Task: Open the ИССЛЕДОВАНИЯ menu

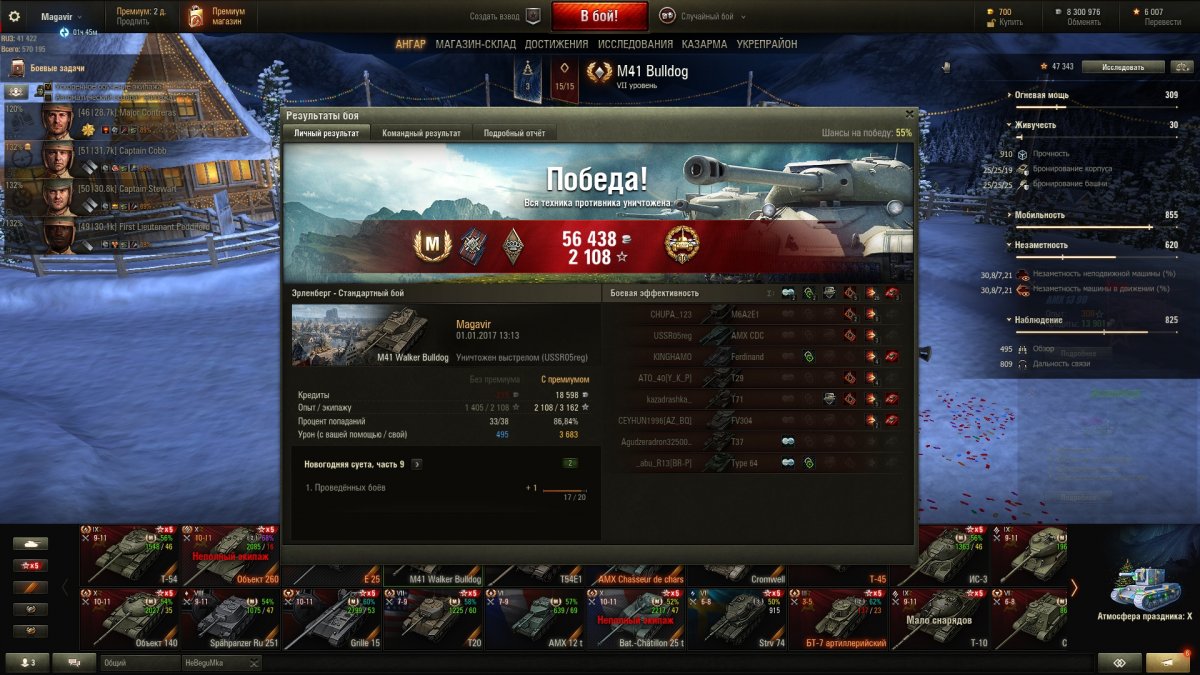Action: [x=635, y=44]
